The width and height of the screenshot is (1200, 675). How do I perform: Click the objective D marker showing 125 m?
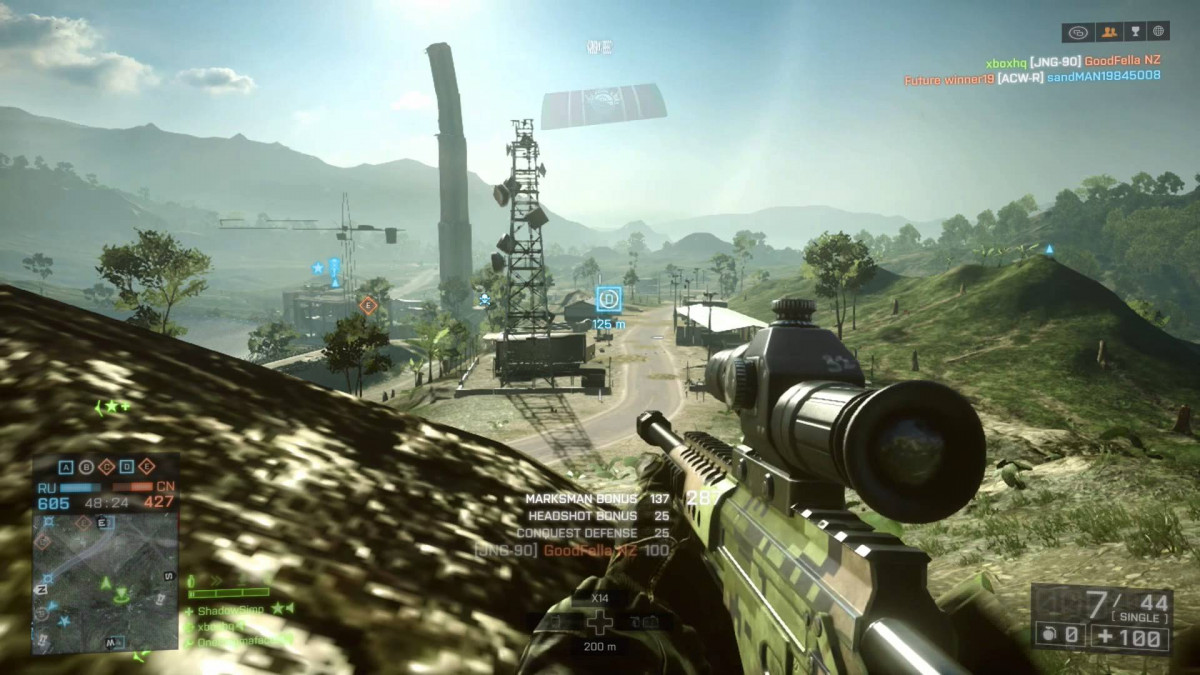(x=608, y=298)
